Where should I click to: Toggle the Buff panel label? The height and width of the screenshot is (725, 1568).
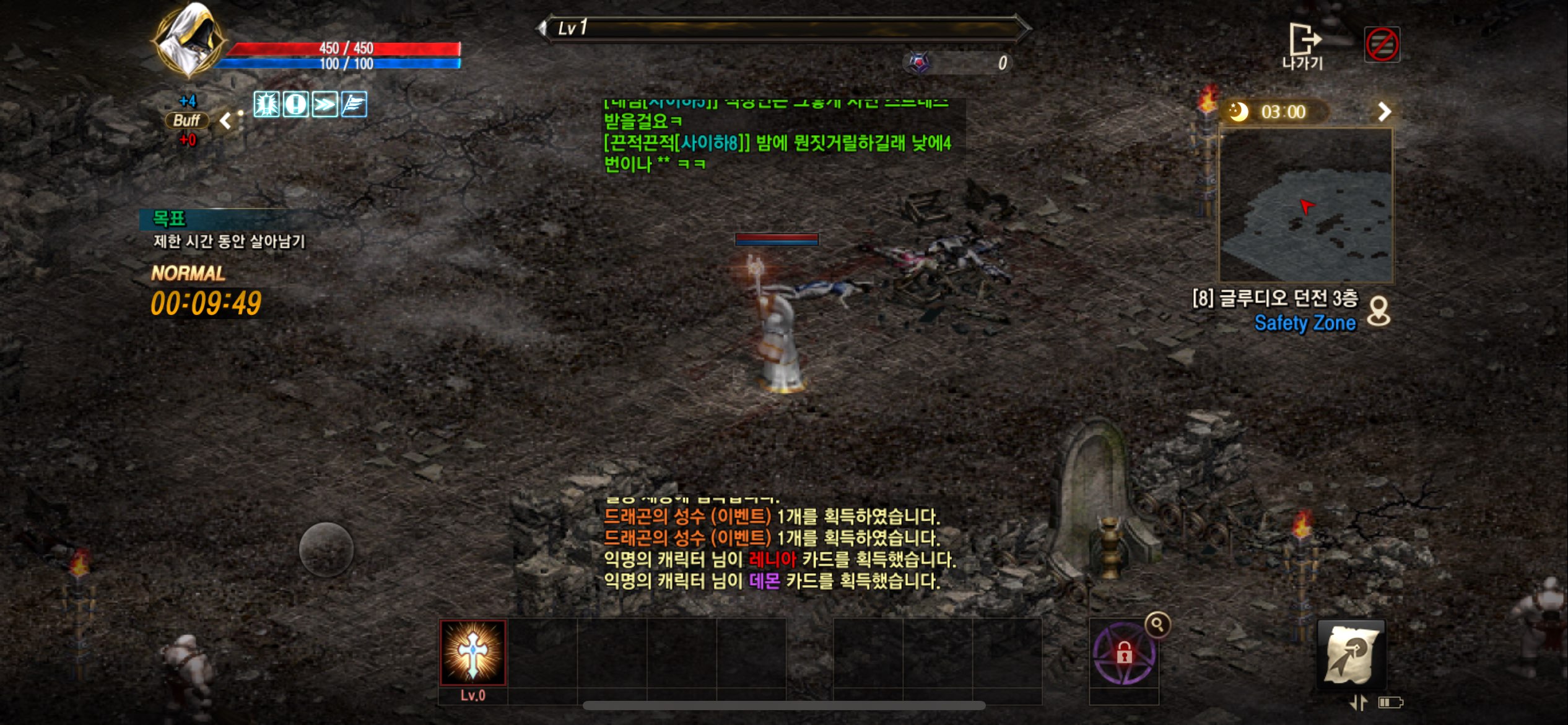pos(188,120)
